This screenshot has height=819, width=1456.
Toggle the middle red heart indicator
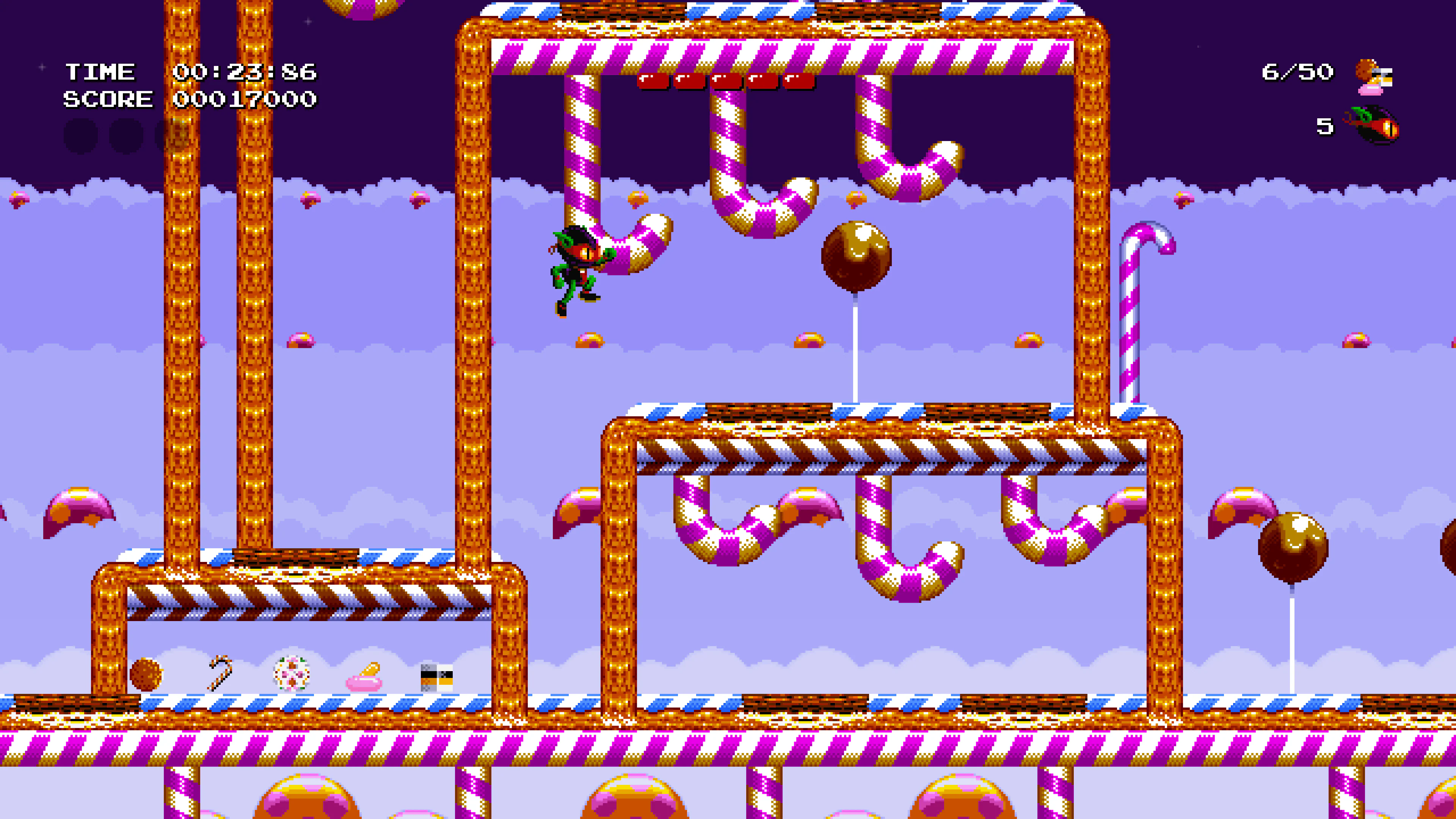726,82
